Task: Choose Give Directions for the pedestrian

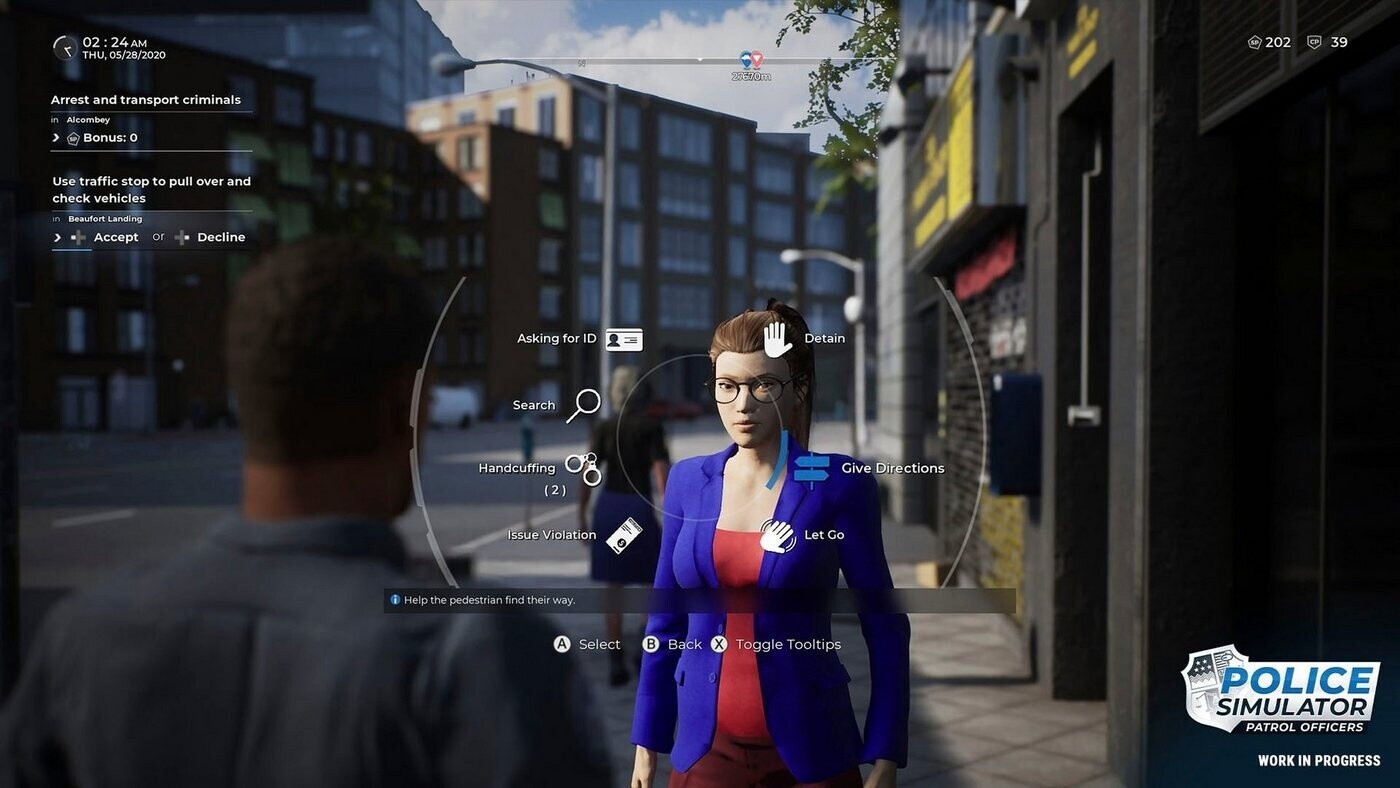Action: (x=812, y=468)
